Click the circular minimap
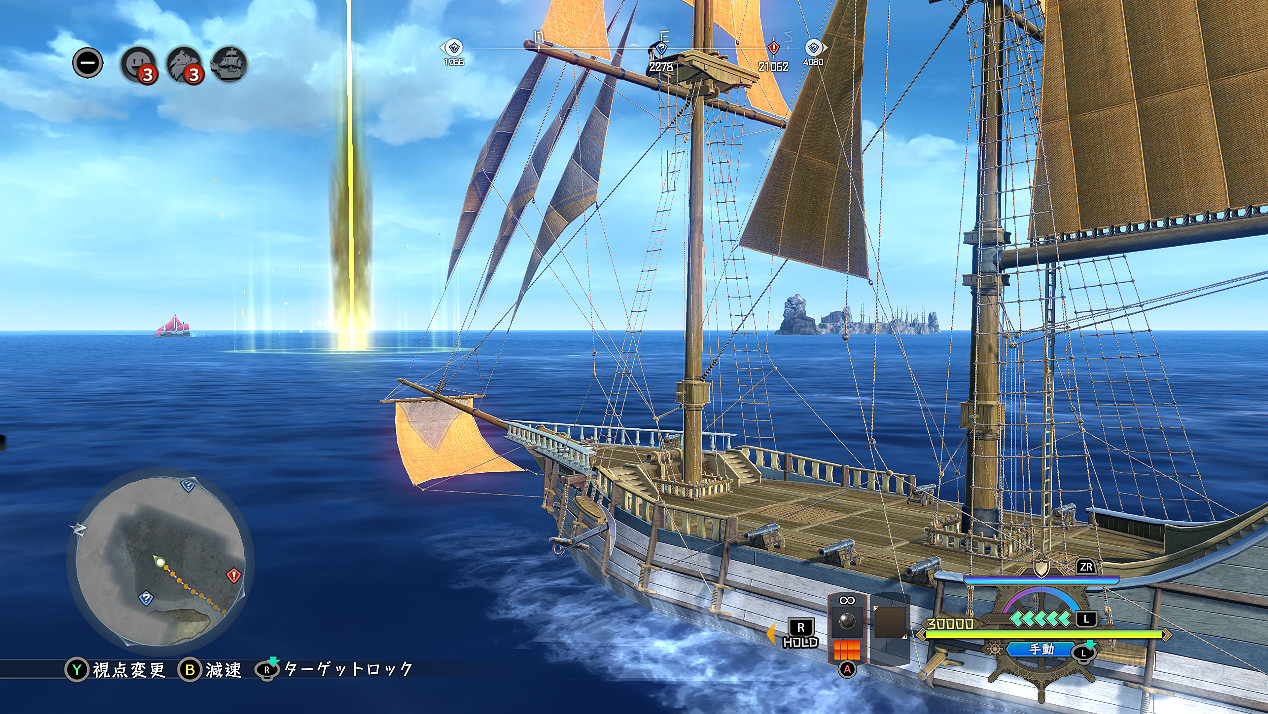The height and width of the screenshot is (714, 1268). (160, 561)
